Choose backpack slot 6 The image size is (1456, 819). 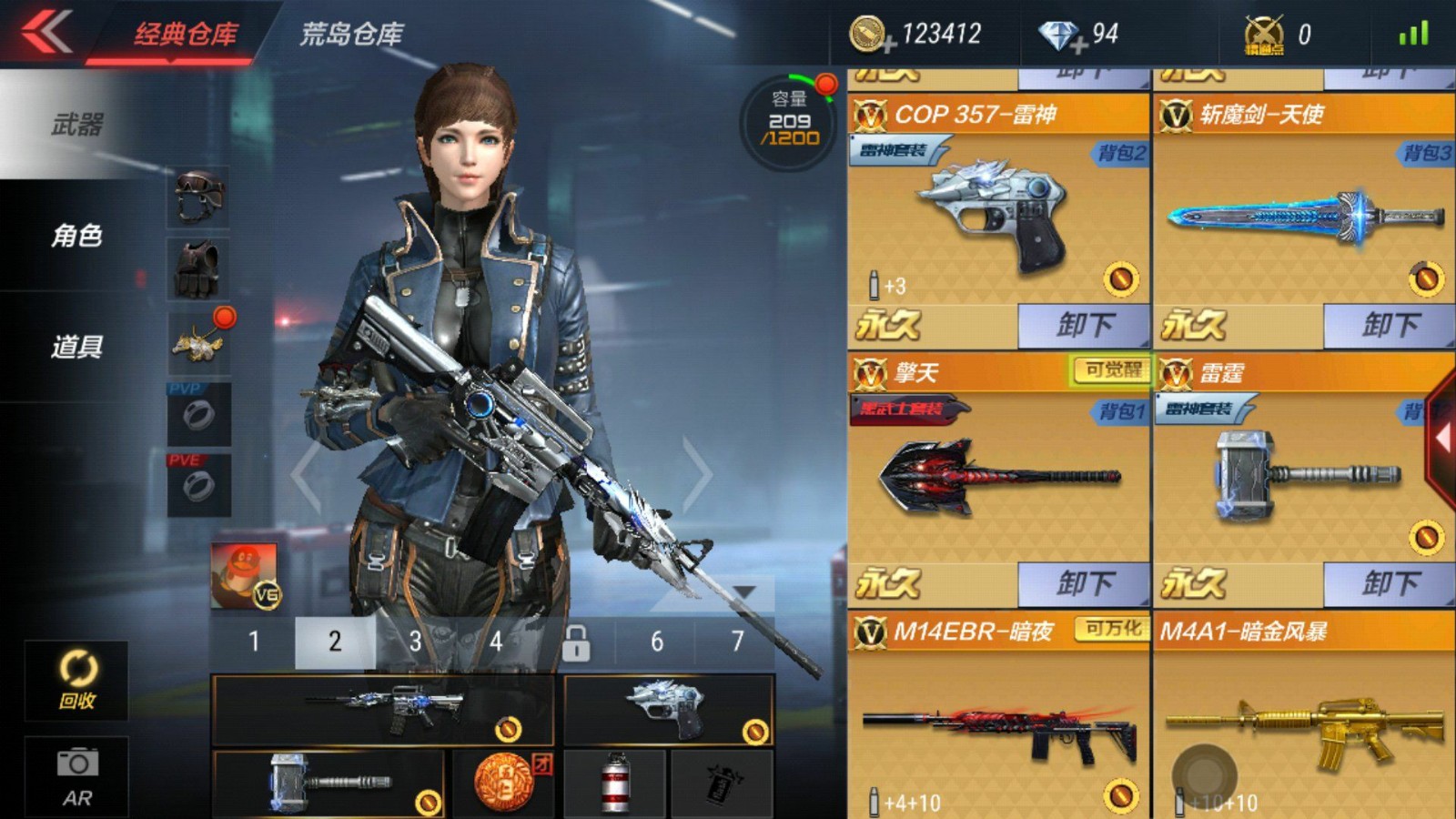[x=656, y=642]
